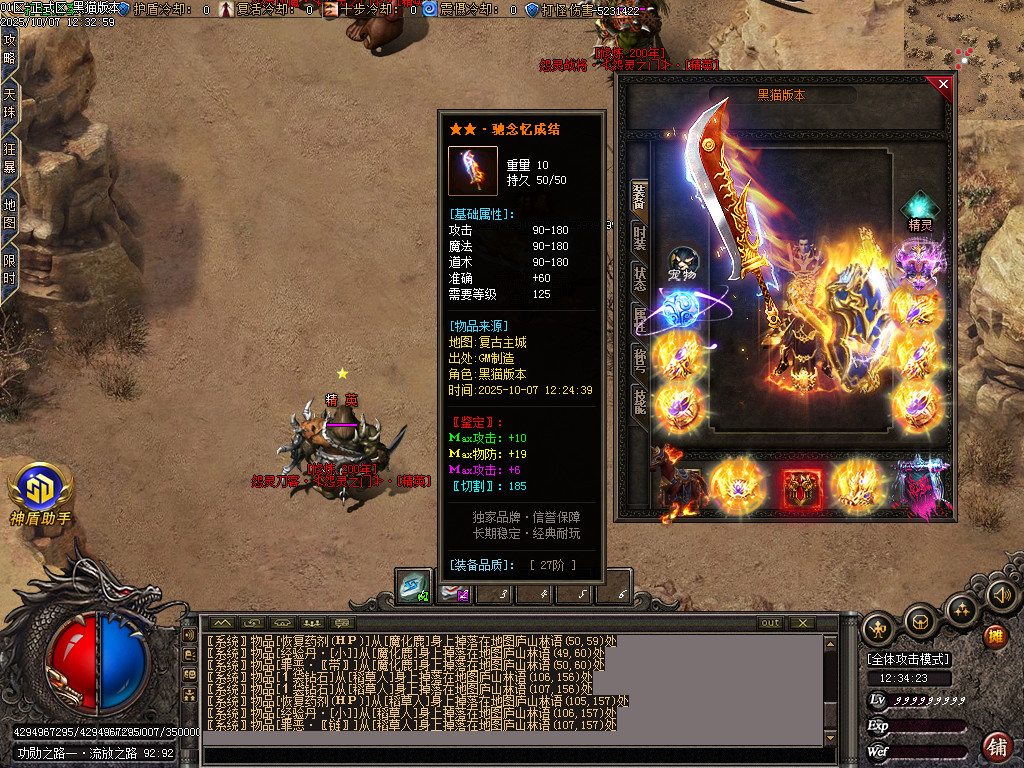Open the 天珠 side menu
The width and height of the screenshot is (1024, 768).
tap(10, 103)
